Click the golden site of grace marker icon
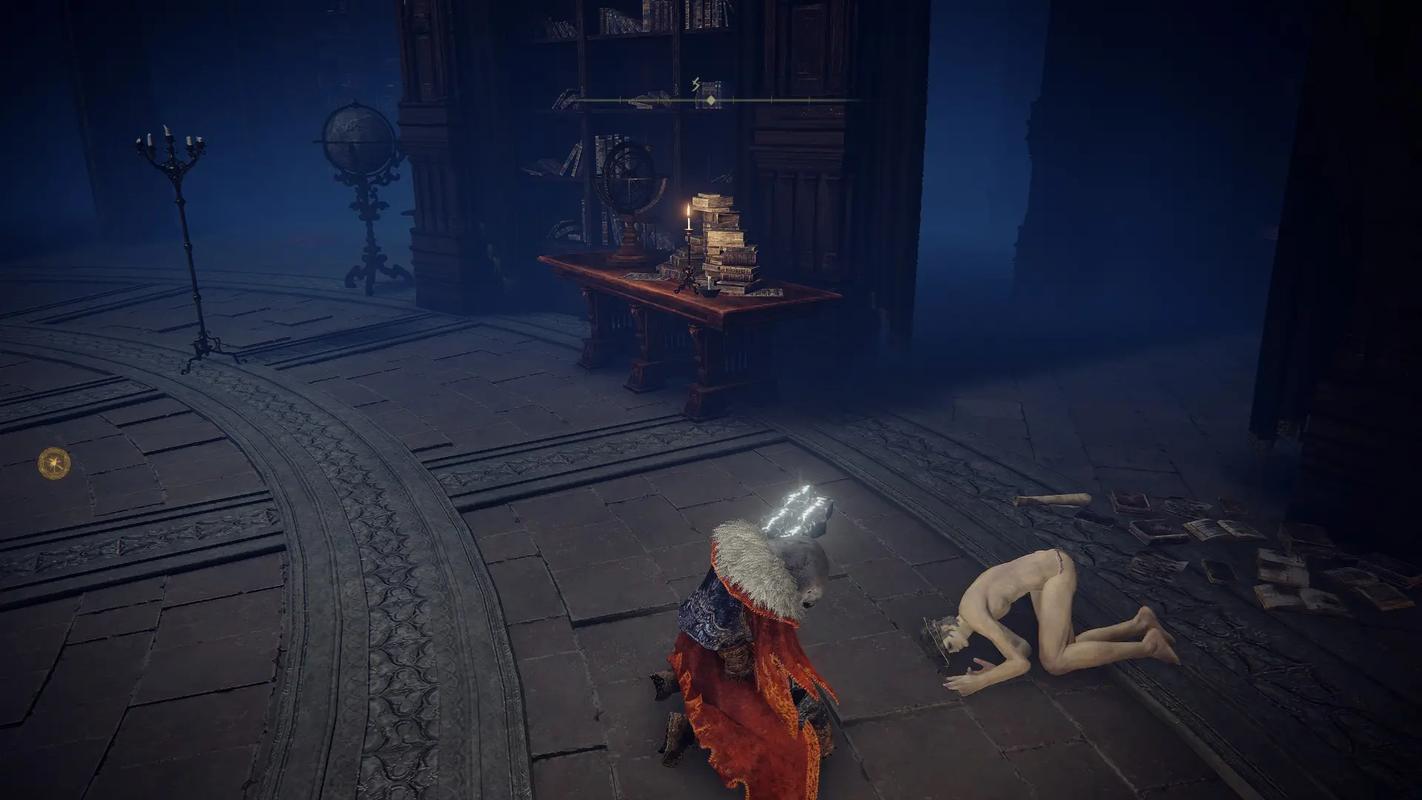Image resolution: width=1422 pixels, height=800 pixels. click(x=54, y=463)
